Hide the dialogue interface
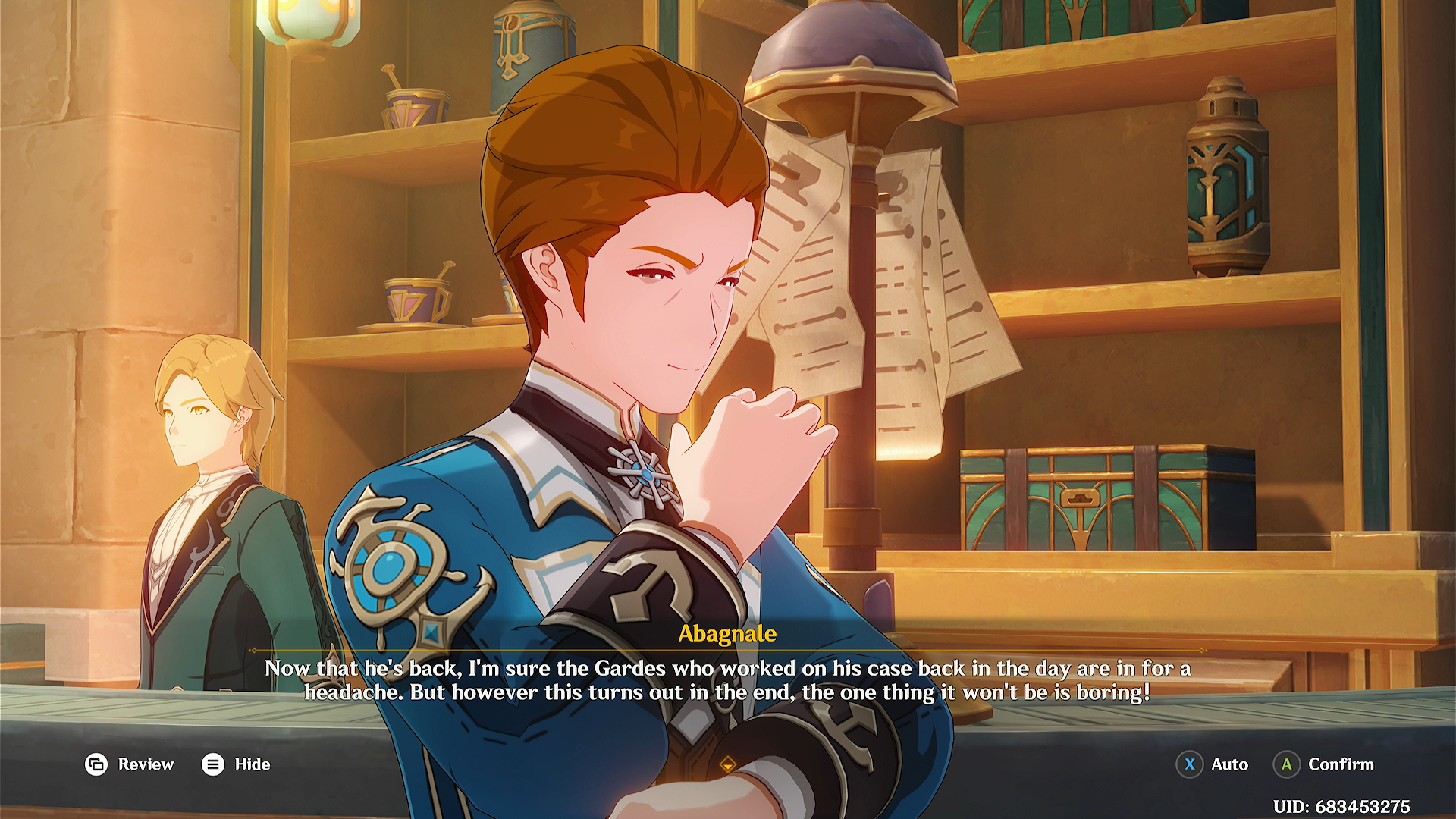The height and width of the screenshot is (819, 1456). tap(236, 764)
